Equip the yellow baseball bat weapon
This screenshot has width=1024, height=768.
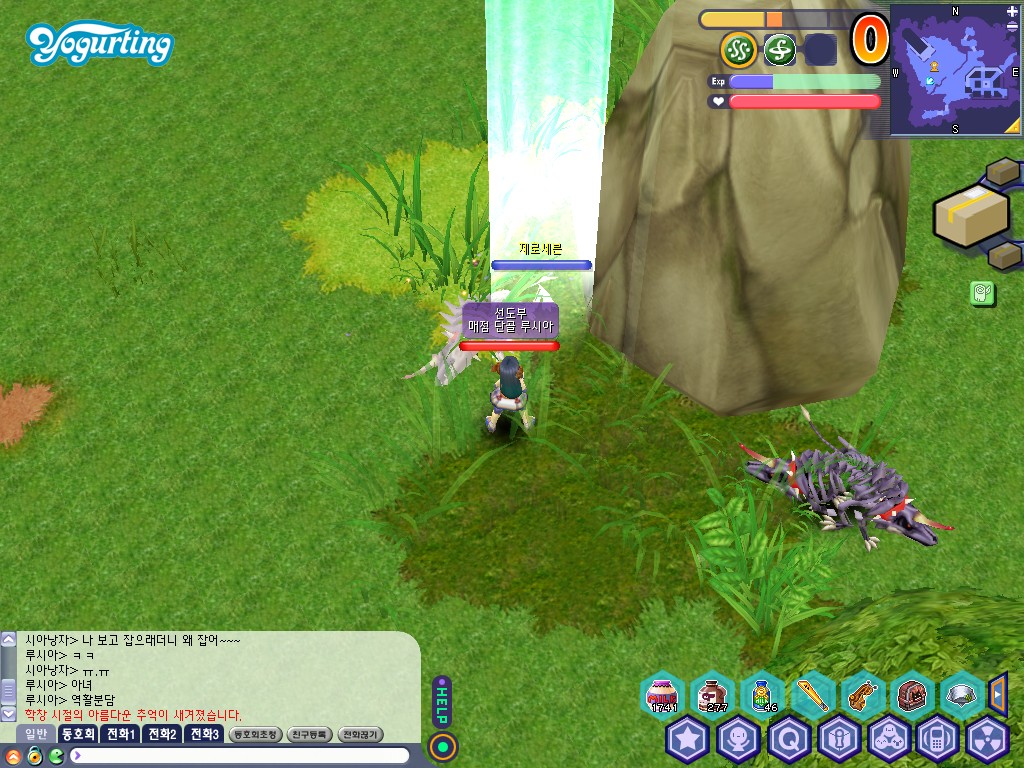tap(813, 693)
